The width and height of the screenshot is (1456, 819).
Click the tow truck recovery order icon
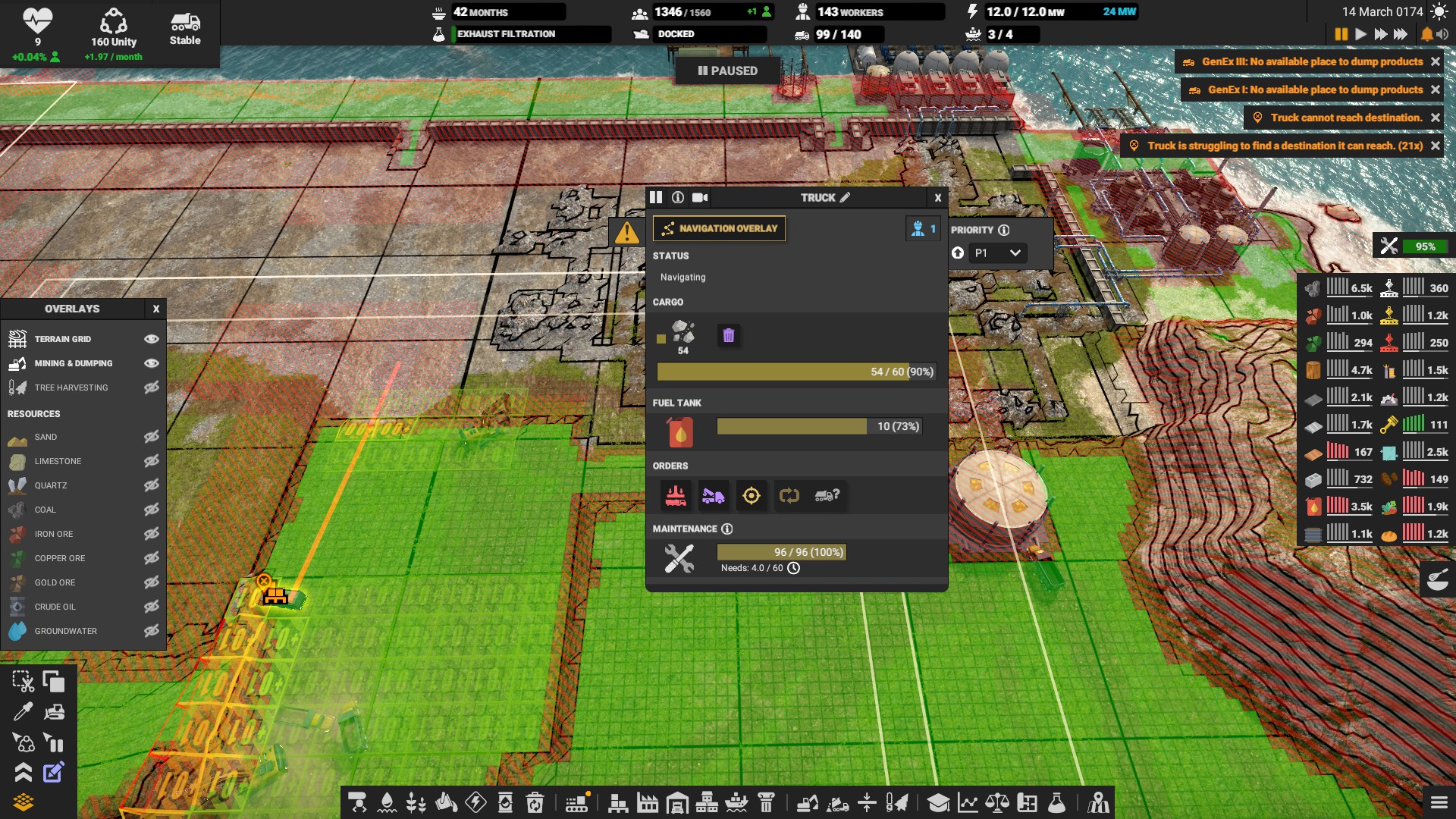point(714,497)
